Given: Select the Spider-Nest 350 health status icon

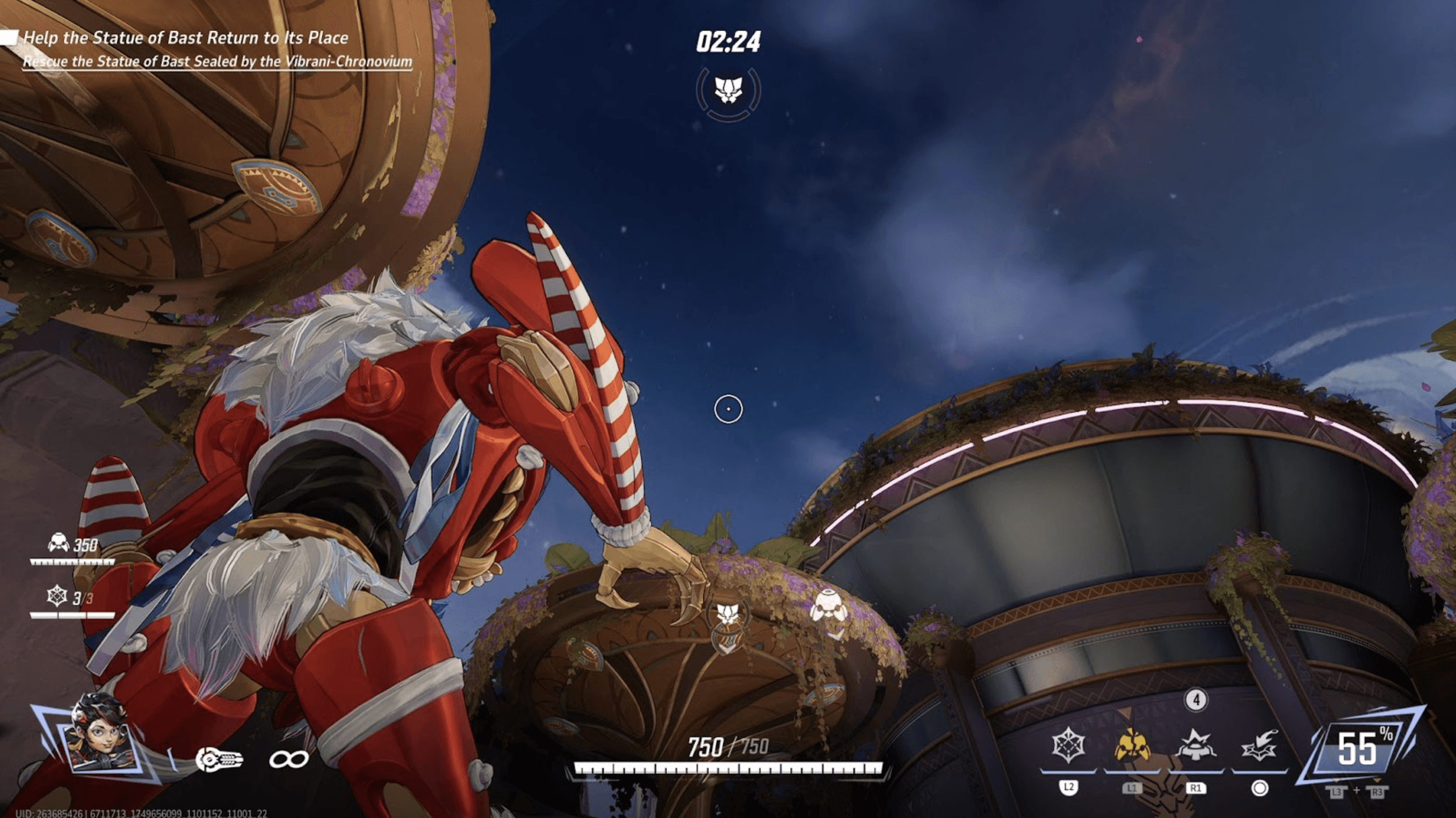Looking at the screenshot, I should (x=58, y=543).
